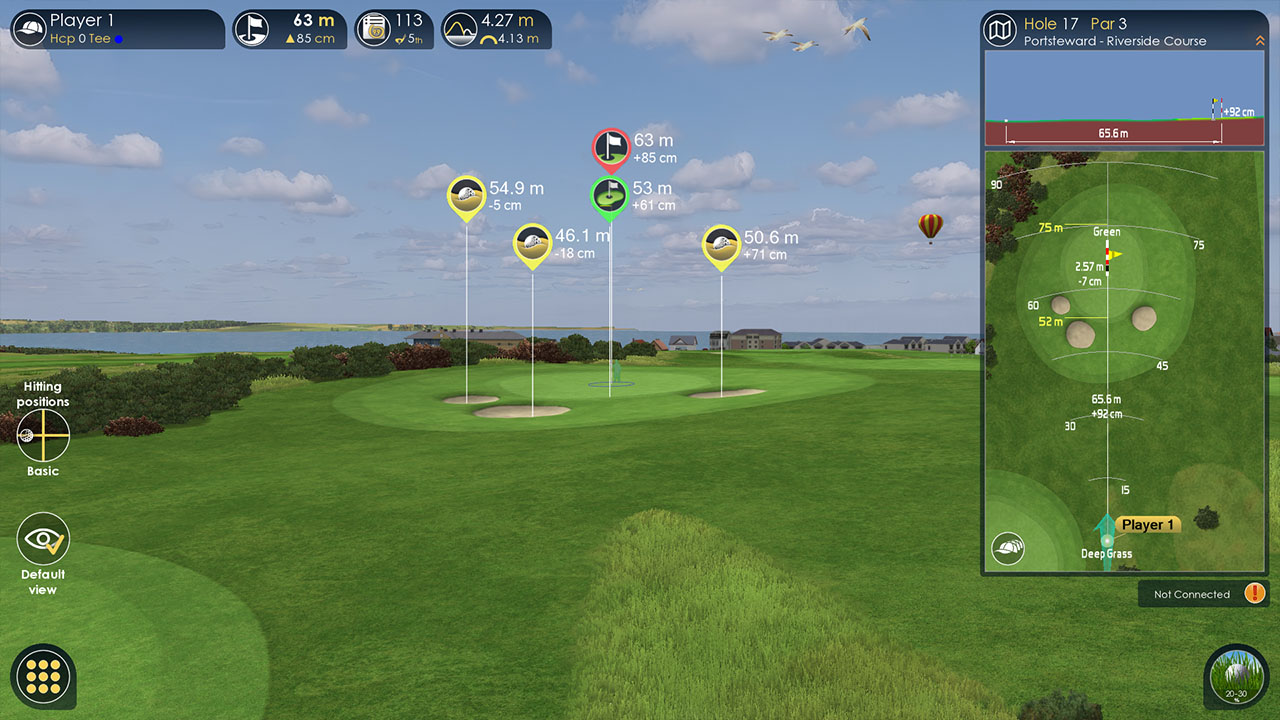Pick the 46.1 m bunker marker
The image size is (1280, 720).
(x=532, y=243)
